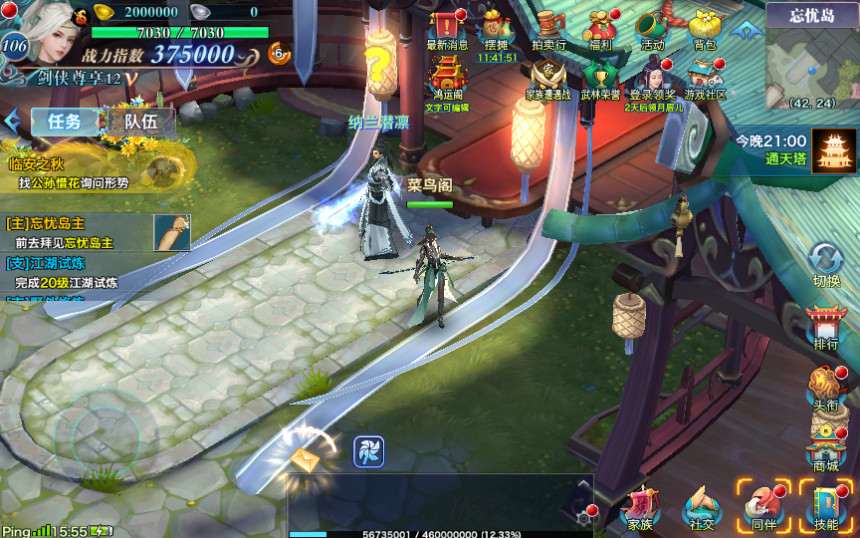860x538 pixels.
Task: Open the 背包 backpack
Action: (x=704, y=27)
